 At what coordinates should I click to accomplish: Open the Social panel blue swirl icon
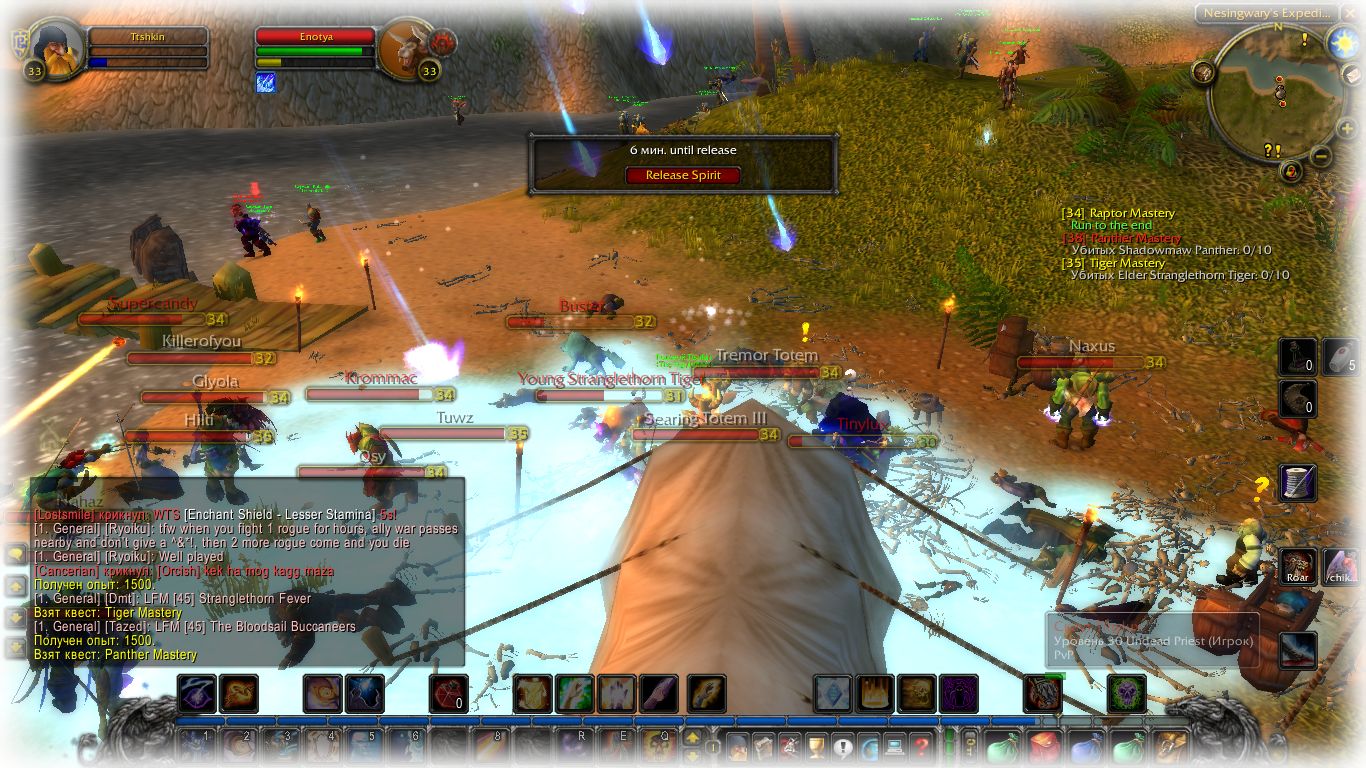click(869, 745)
